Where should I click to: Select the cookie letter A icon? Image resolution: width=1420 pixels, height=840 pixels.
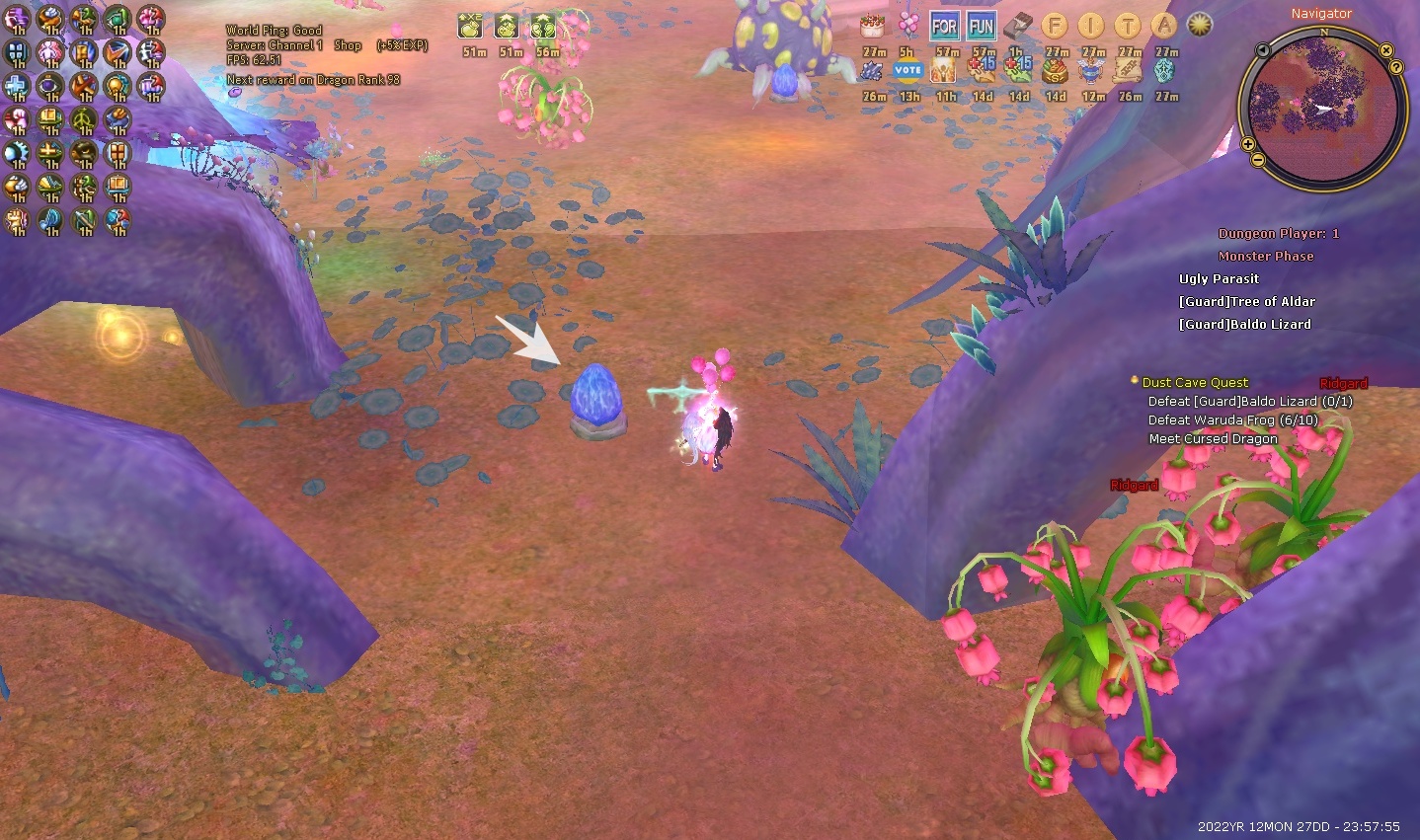point(1164,27)
